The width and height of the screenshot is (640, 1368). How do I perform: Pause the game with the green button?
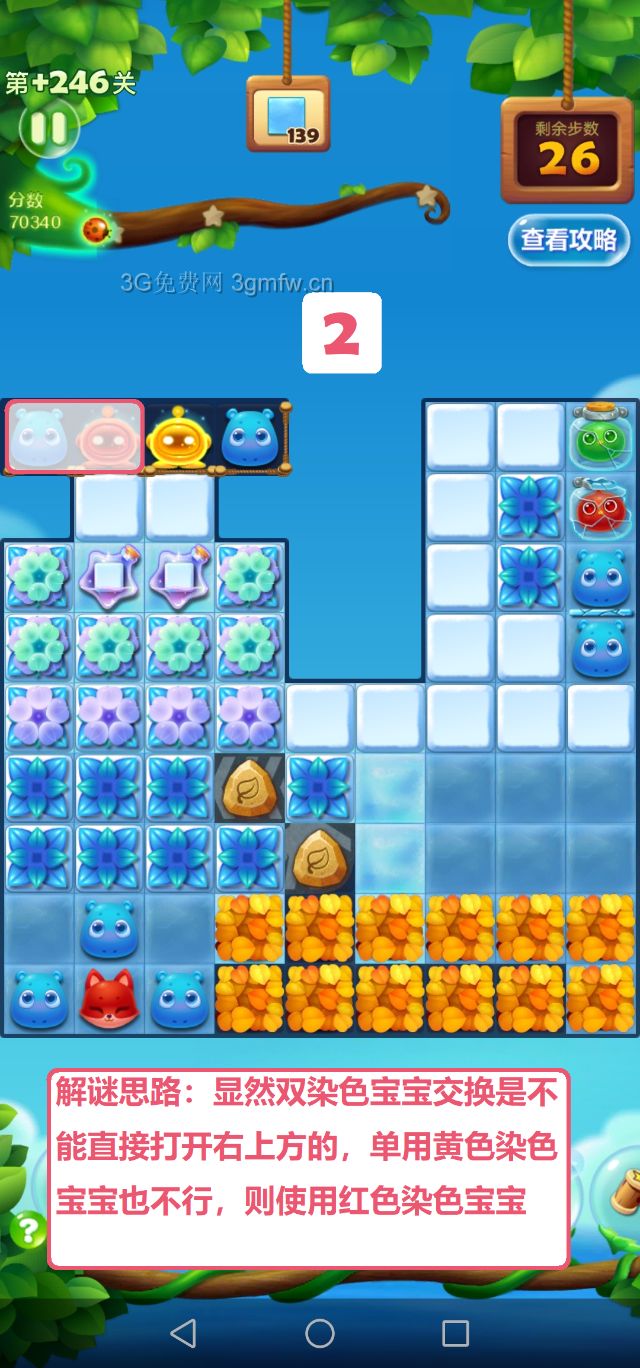pyautogui.click(x=47, y=127)
